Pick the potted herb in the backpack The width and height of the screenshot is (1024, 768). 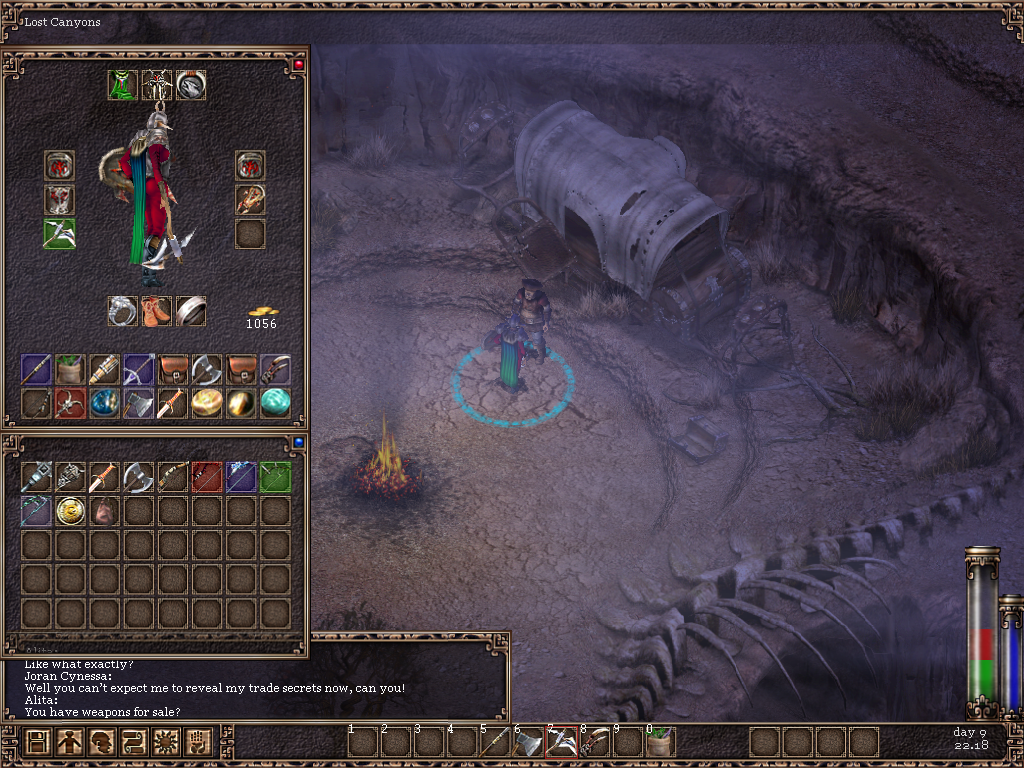(x=70, y=369)
